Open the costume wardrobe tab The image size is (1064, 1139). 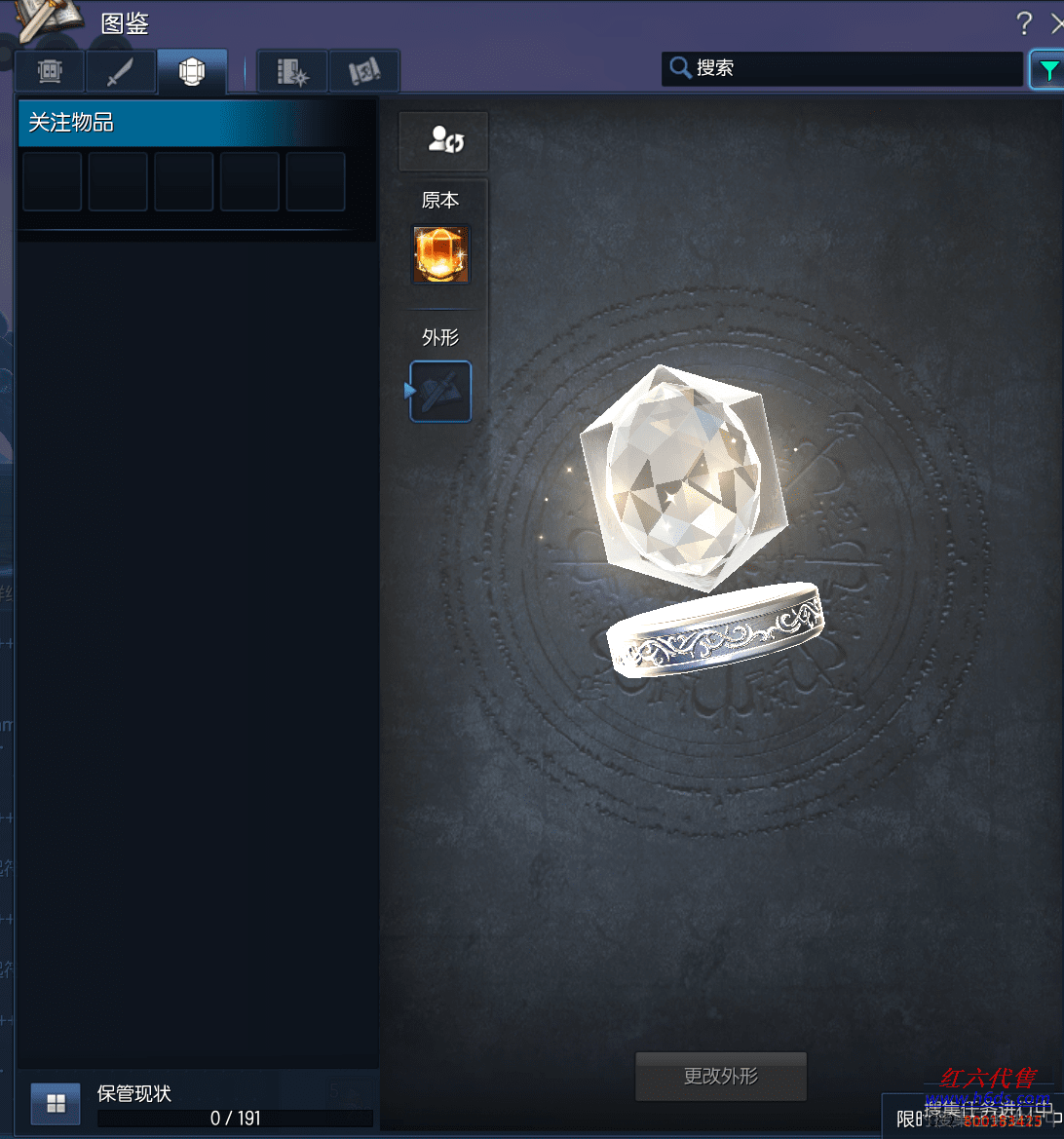[50, 71]
